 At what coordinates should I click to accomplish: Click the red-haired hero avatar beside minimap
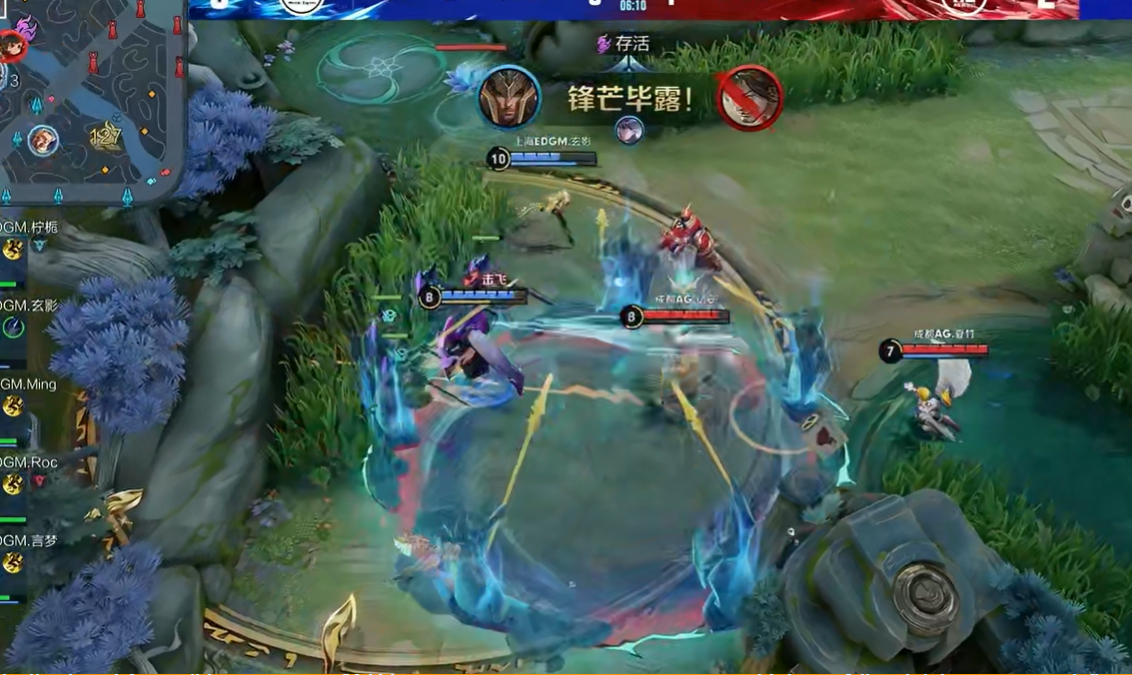pyautogui.click(x=11, y=46)
